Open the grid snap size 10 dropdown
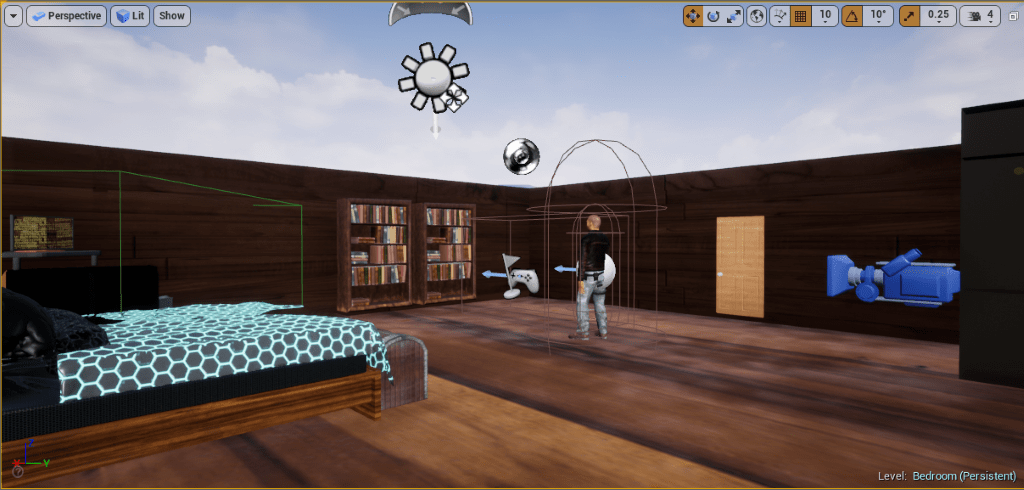 coord(825,16)
